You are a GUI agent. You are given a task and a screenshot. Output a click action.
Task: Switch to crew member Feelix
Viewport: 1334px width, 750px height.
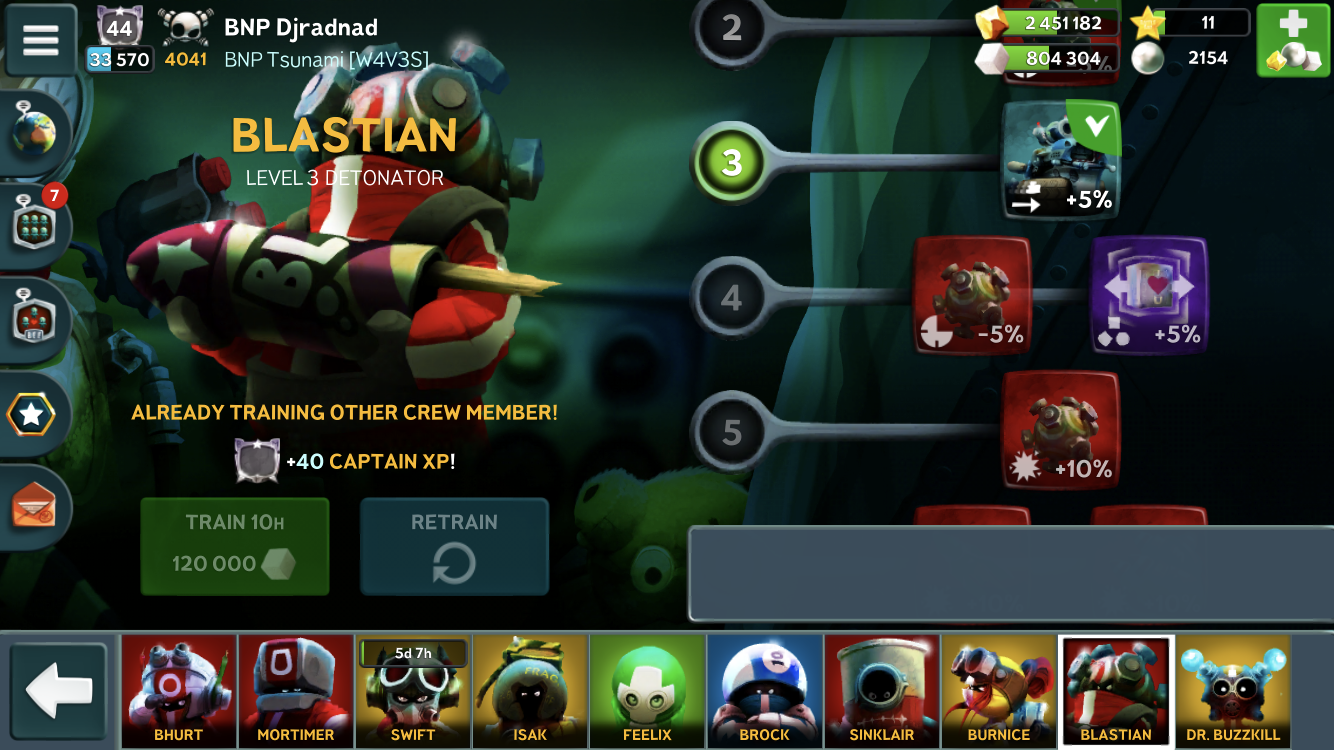(x=647, y=691)
